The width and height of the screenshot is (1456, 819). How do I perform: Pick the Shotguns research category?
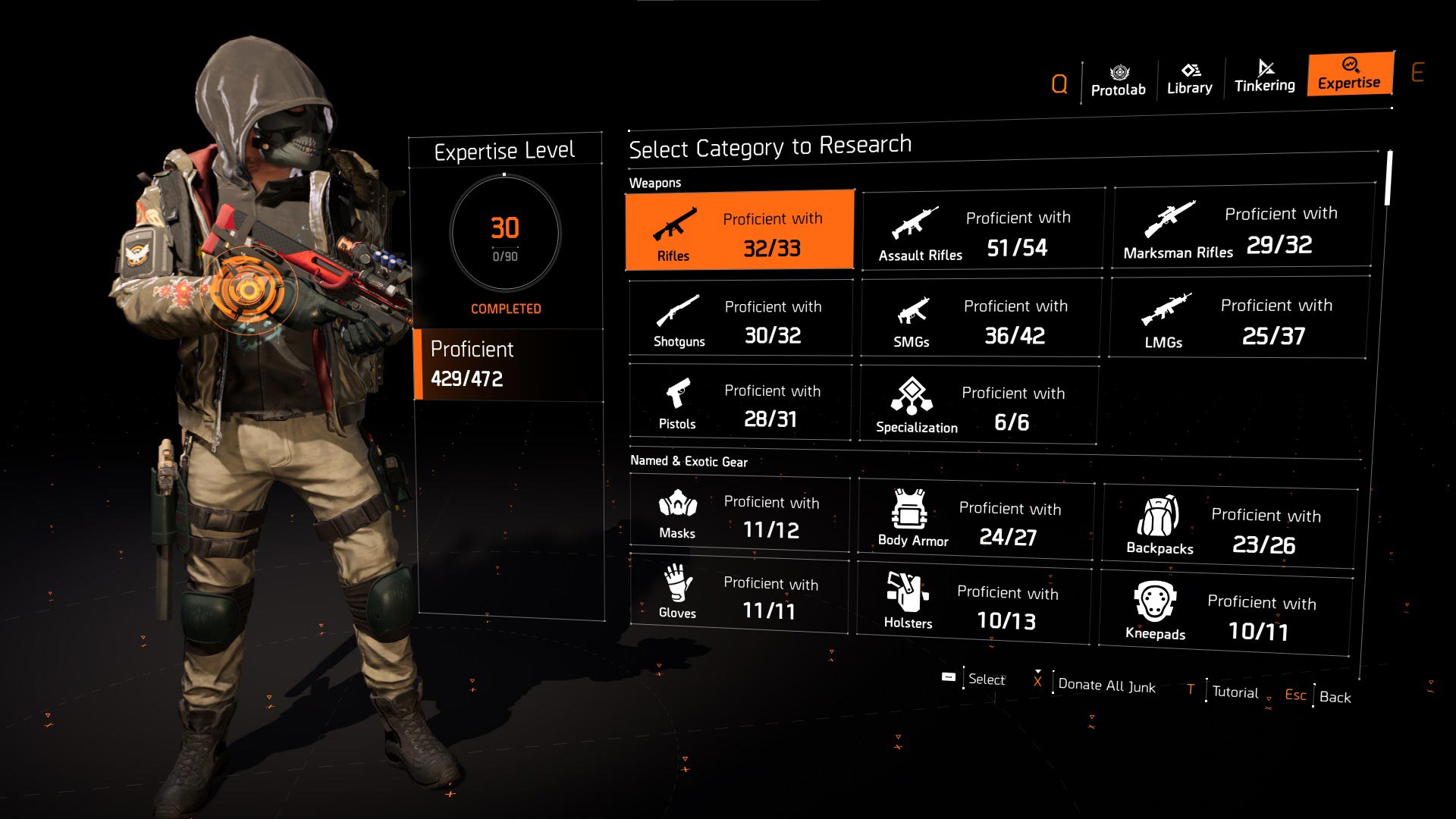click(x=740, y=318)
